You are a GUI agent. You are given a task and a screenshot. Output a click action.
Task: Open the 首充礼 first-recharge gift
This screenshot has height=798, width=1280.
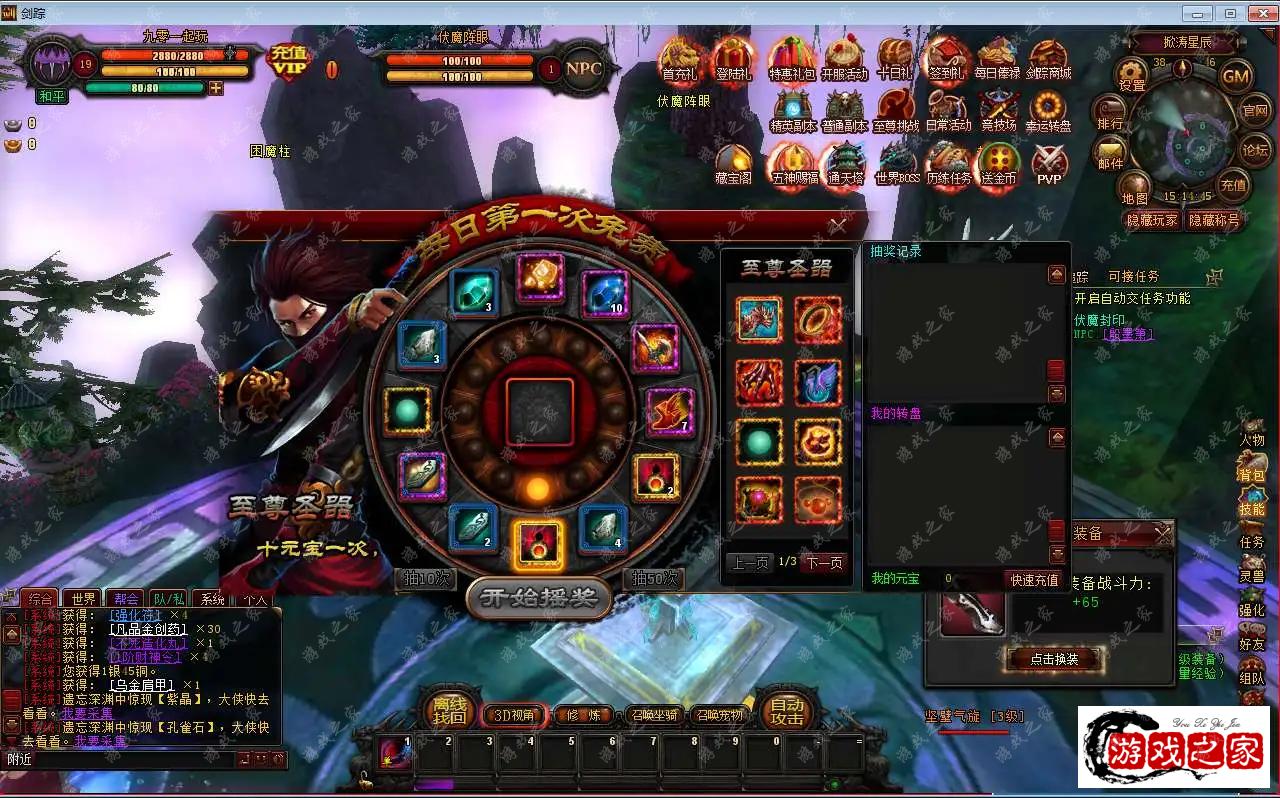pos(680,60)
